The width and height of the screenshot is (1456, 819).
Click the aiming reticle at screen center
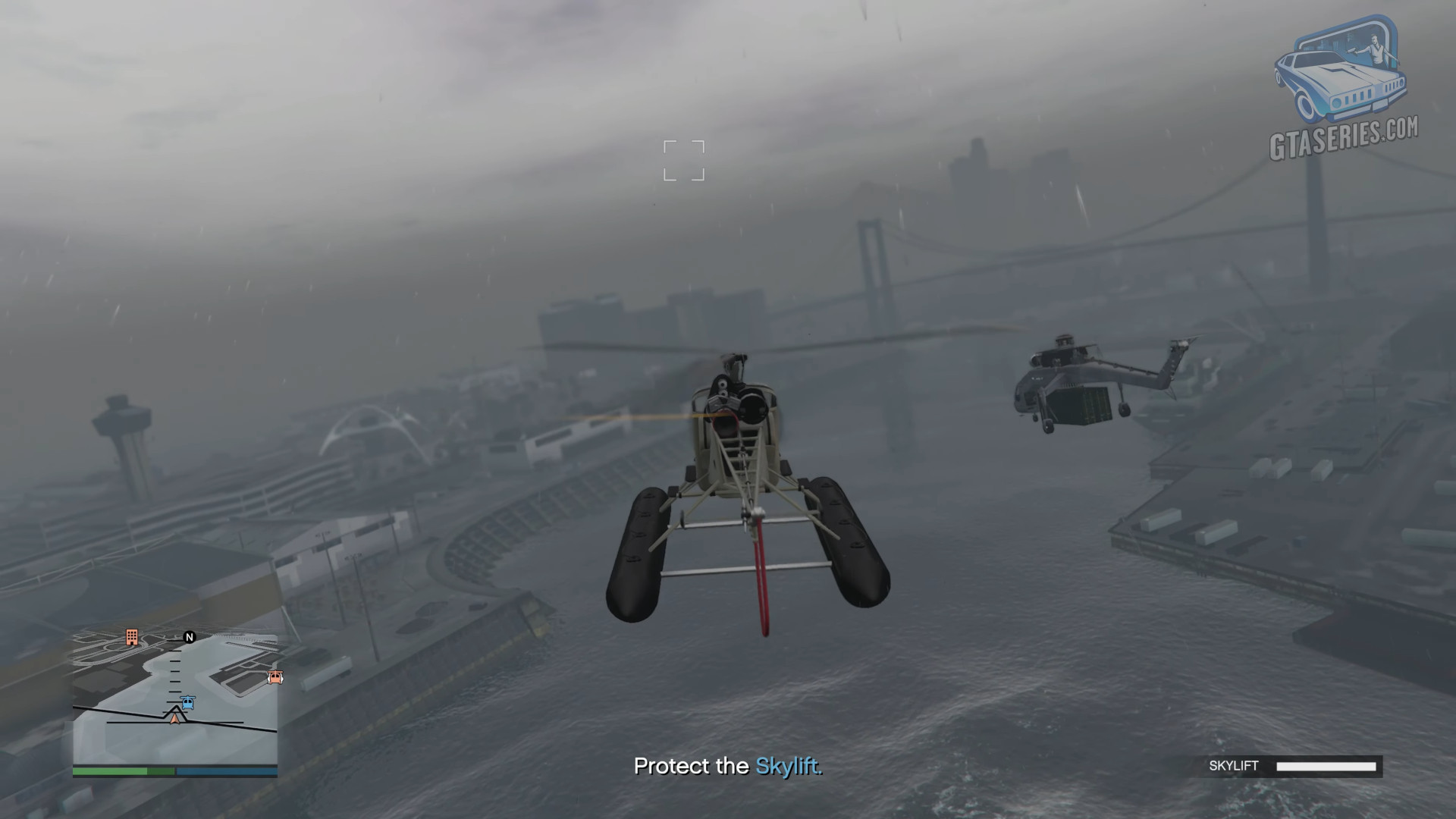tap(683, 162)
